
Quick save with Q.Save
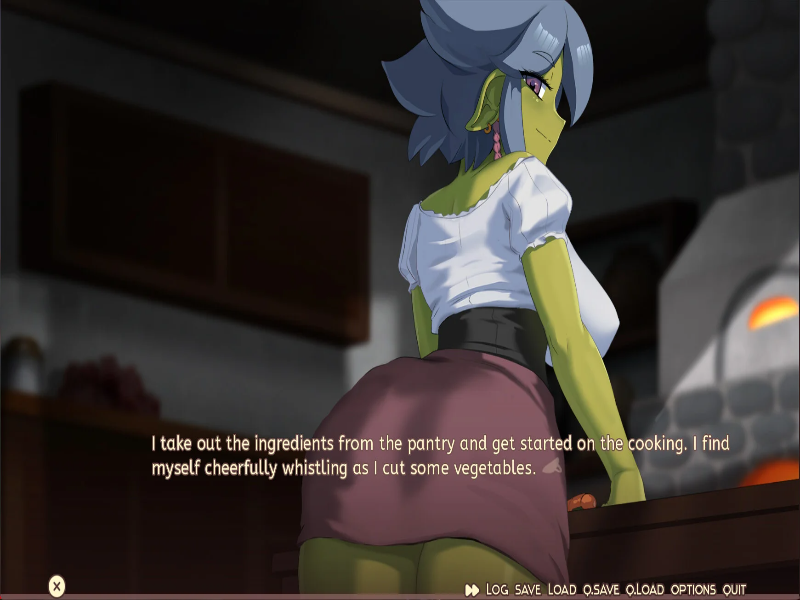pyautogui.click(x=602, y=590)
